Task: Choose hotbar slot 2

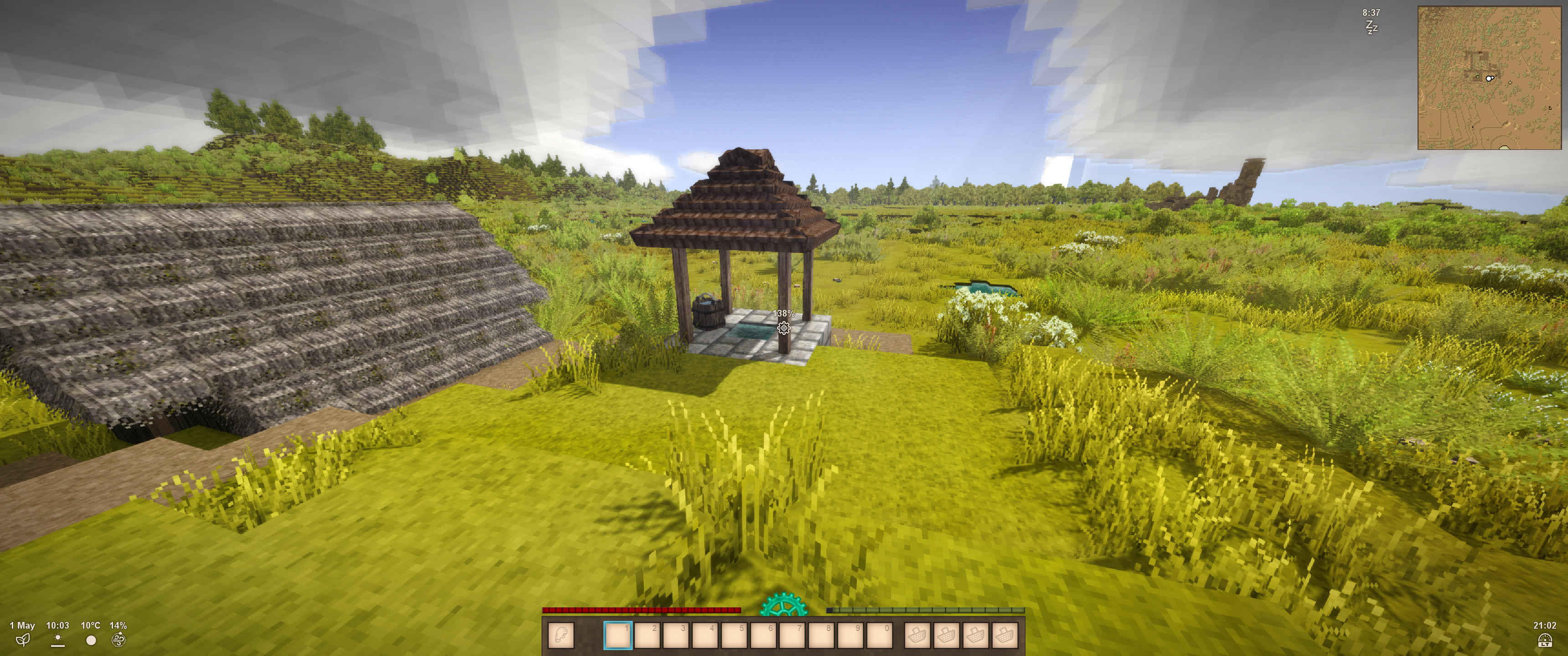Action: [x=648, y=636]
